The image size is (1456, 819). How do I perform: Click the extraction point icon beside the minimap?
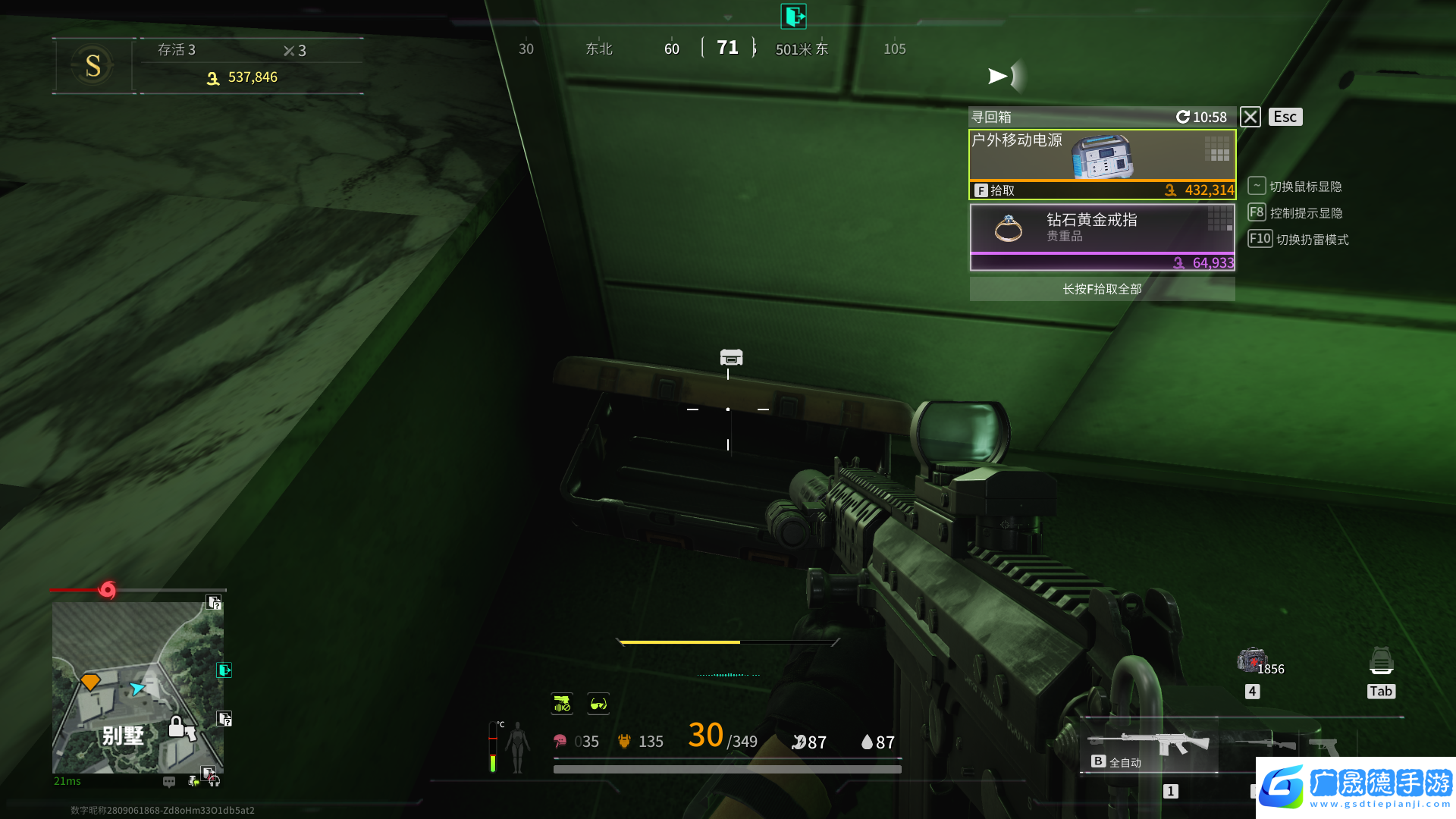click(224, 670)
